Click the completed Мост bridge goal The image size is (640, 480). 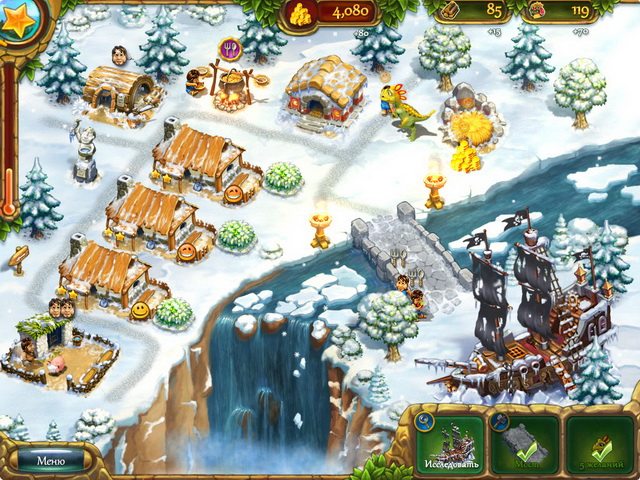click(x=527, y=444)
